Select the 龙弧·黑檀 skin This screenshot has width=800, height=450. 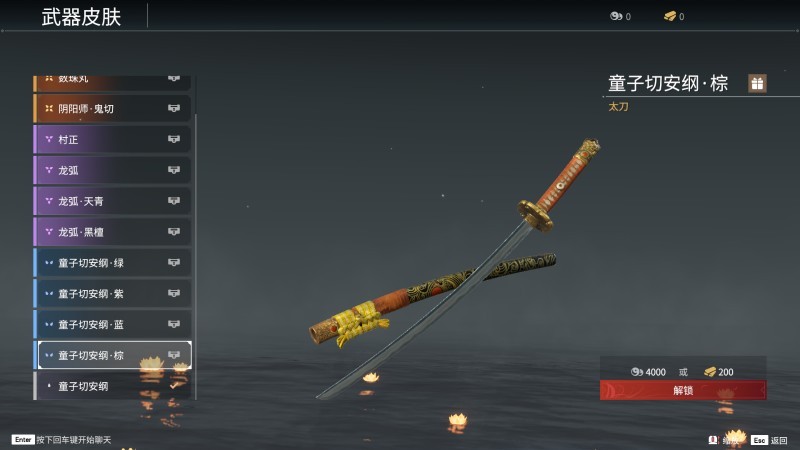click(x=112, y=232)
